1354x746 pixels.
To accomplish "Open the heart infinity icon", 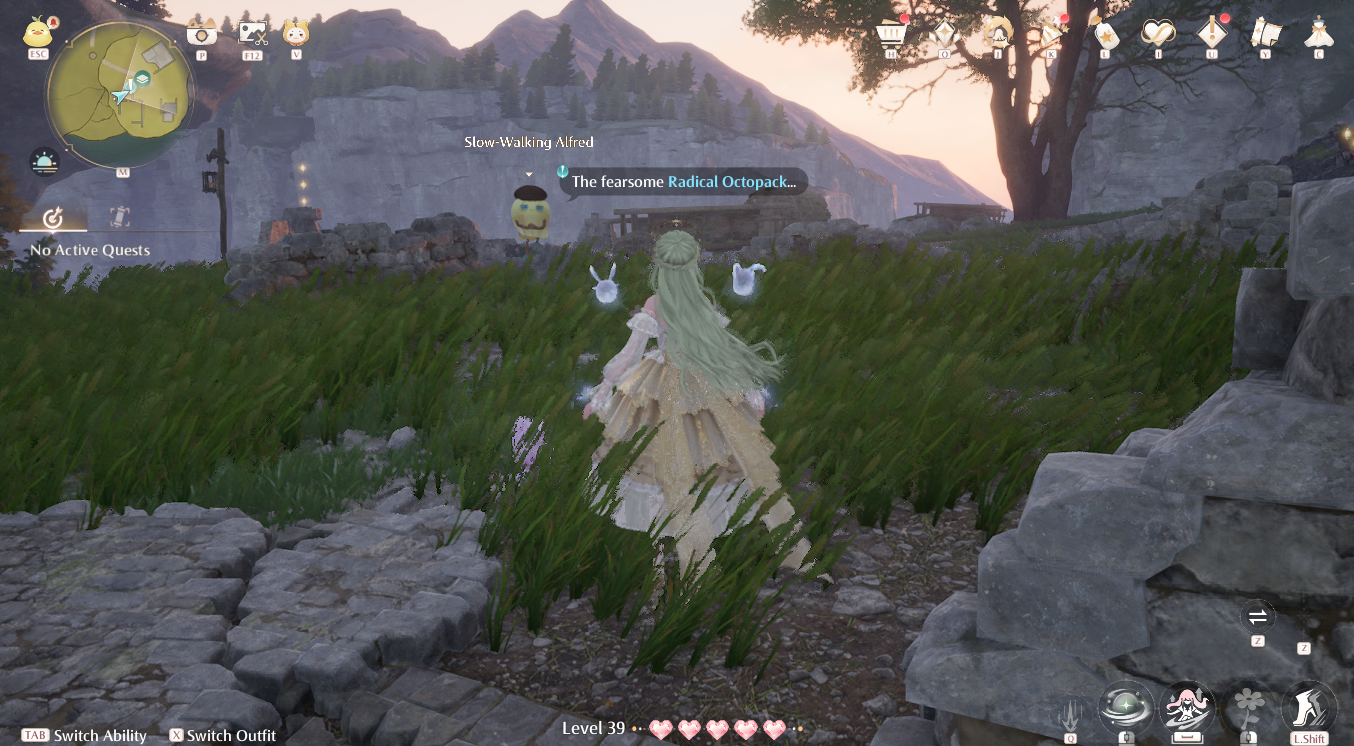I will (1158, 33).
